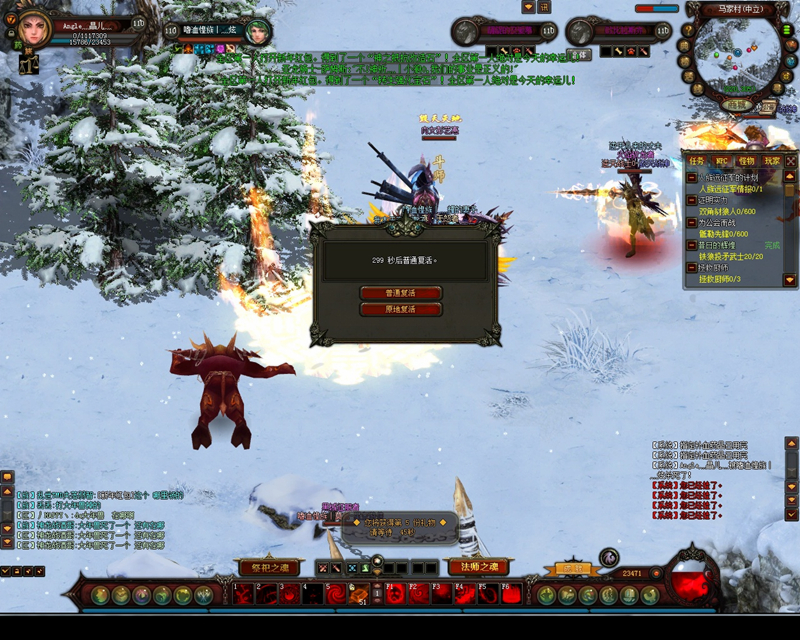Choose 原地复活 to revive on the spot
Screen dimensions: 800x640
400,309
